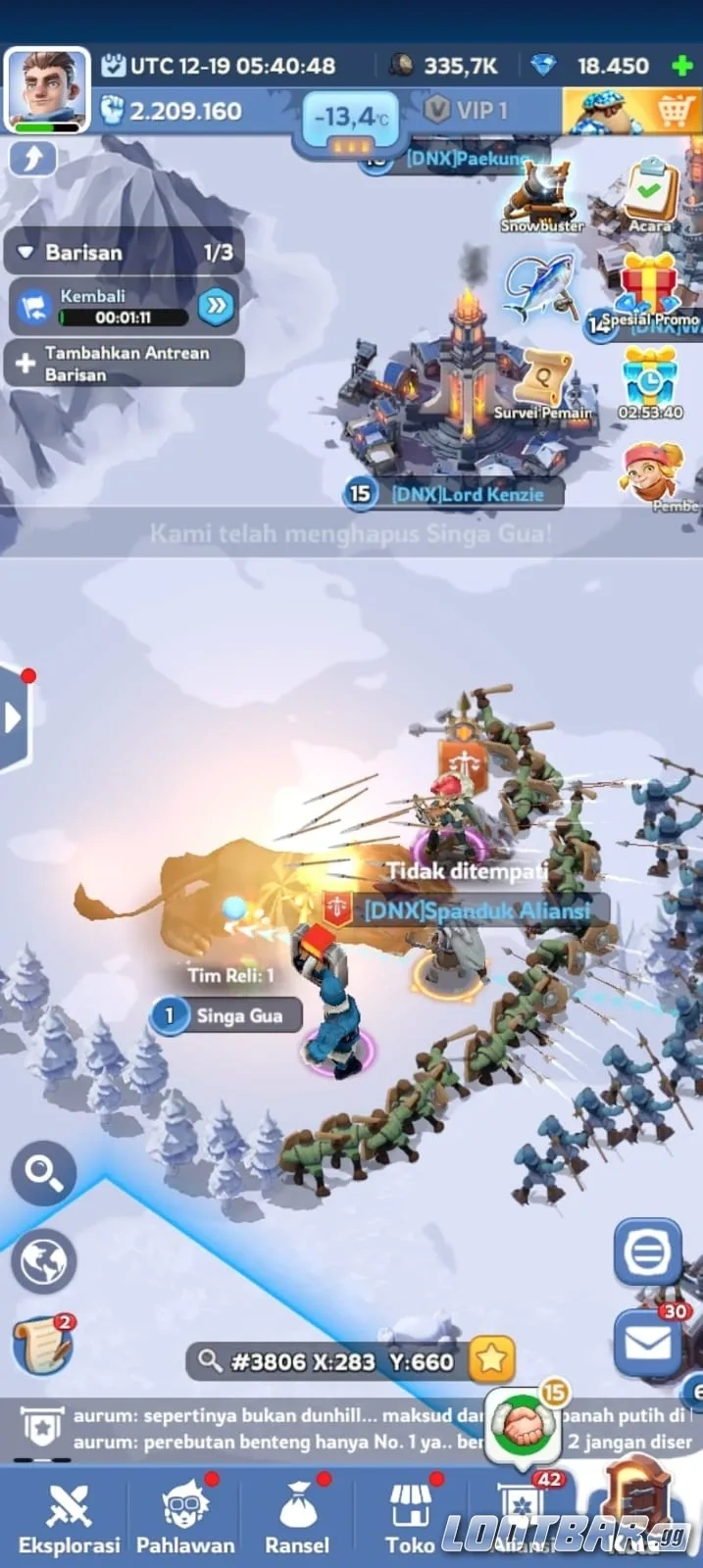703x1568 pixels.
Task: Add diamonds with the green plus
Action: point(681,67)
